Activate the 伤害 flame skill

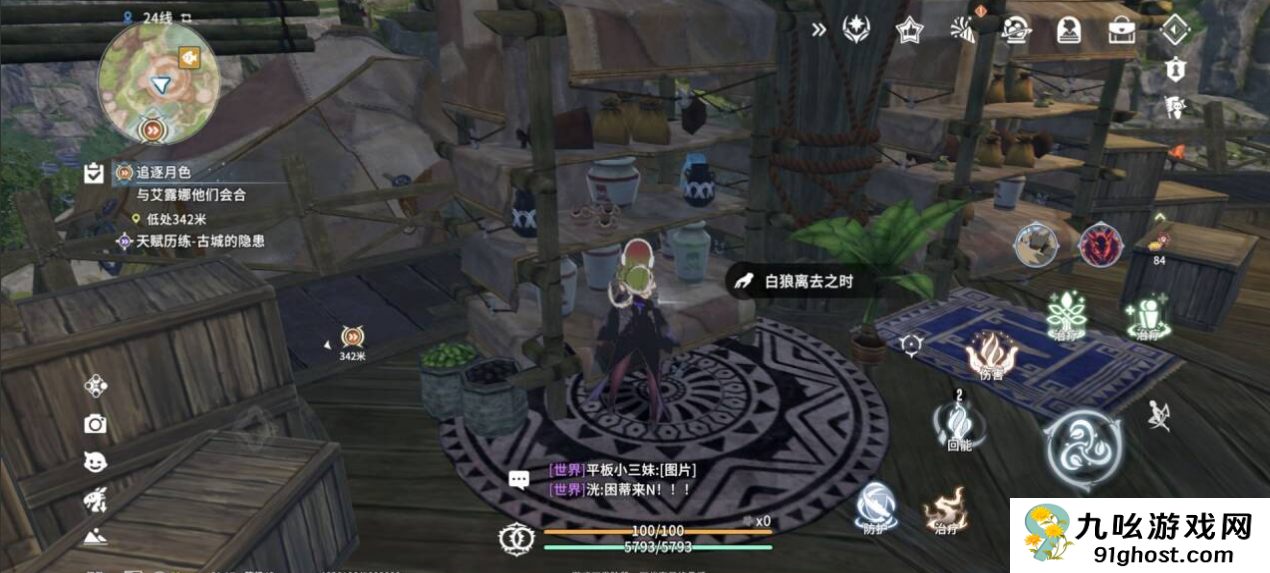[x=992, y=354]
